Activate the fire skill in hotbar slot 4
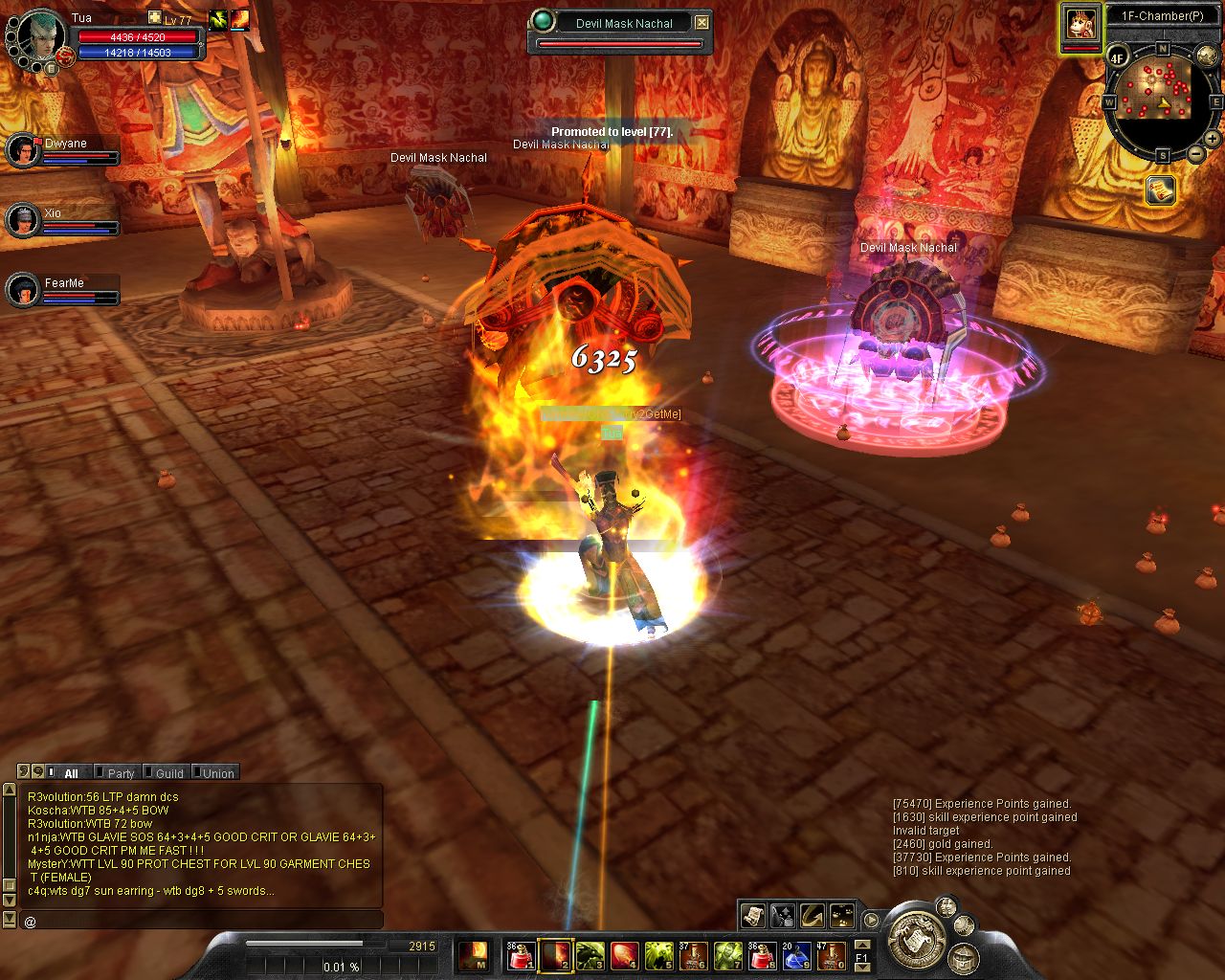This screenshot has width=1225, height=980. pyautogui.click(x=625, y=954)
